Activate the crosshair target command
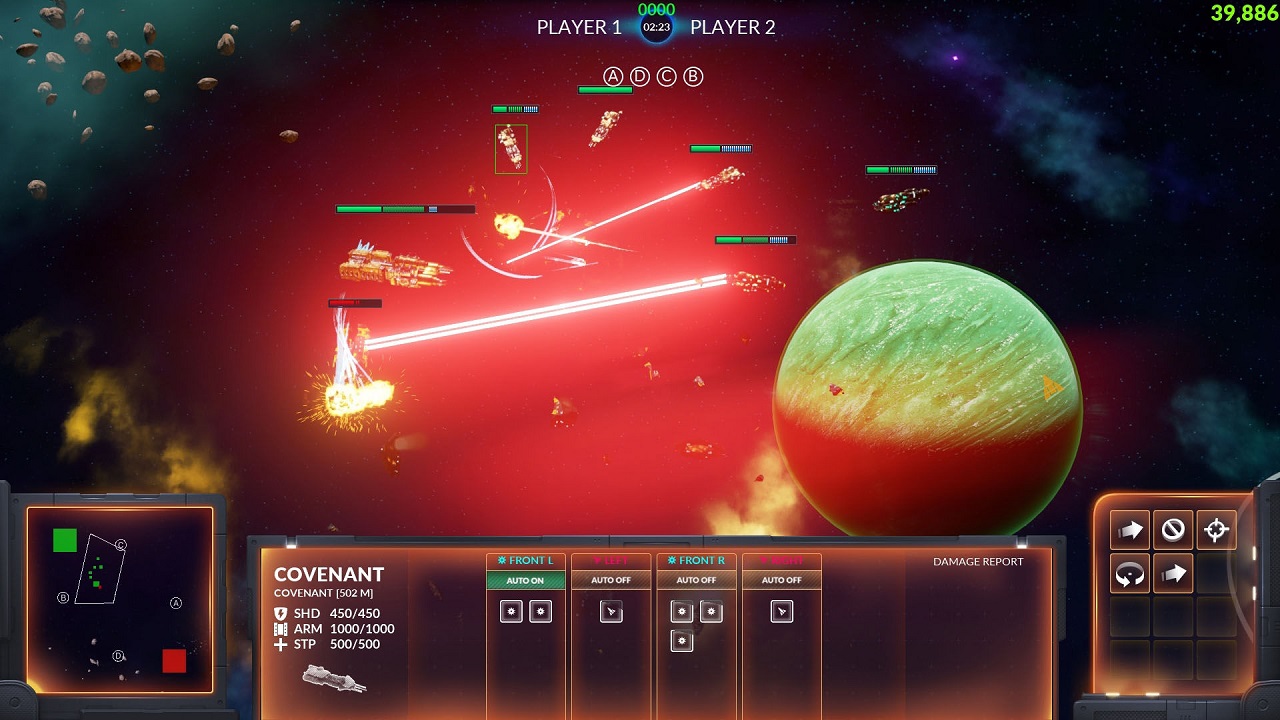This screenshot has width=1280, height=720. coord(1216,530)
